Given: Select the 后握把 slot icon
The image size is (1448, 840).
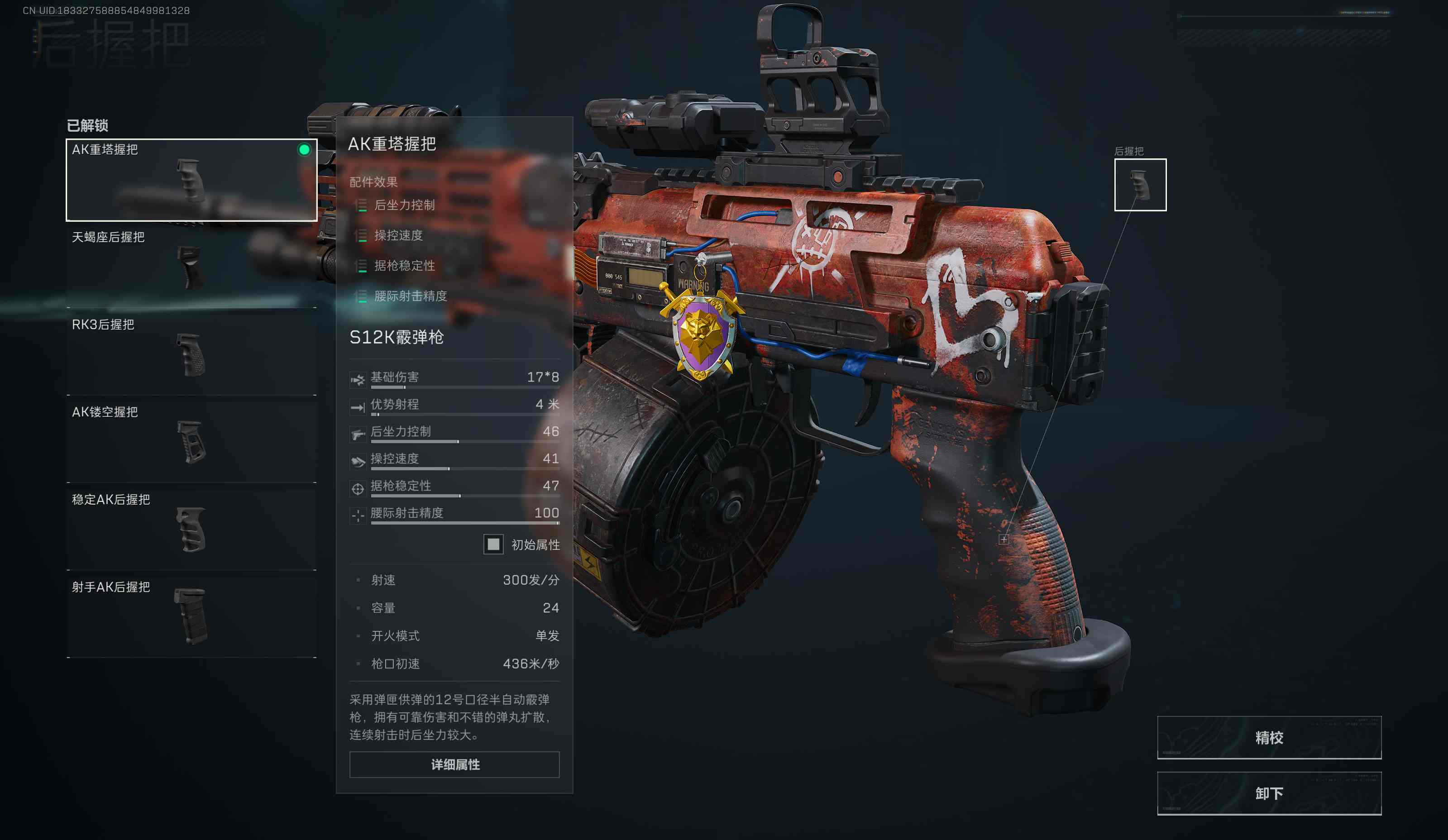Looking at the screenshot, I should pyautogui.click(x=1140, y=185).
